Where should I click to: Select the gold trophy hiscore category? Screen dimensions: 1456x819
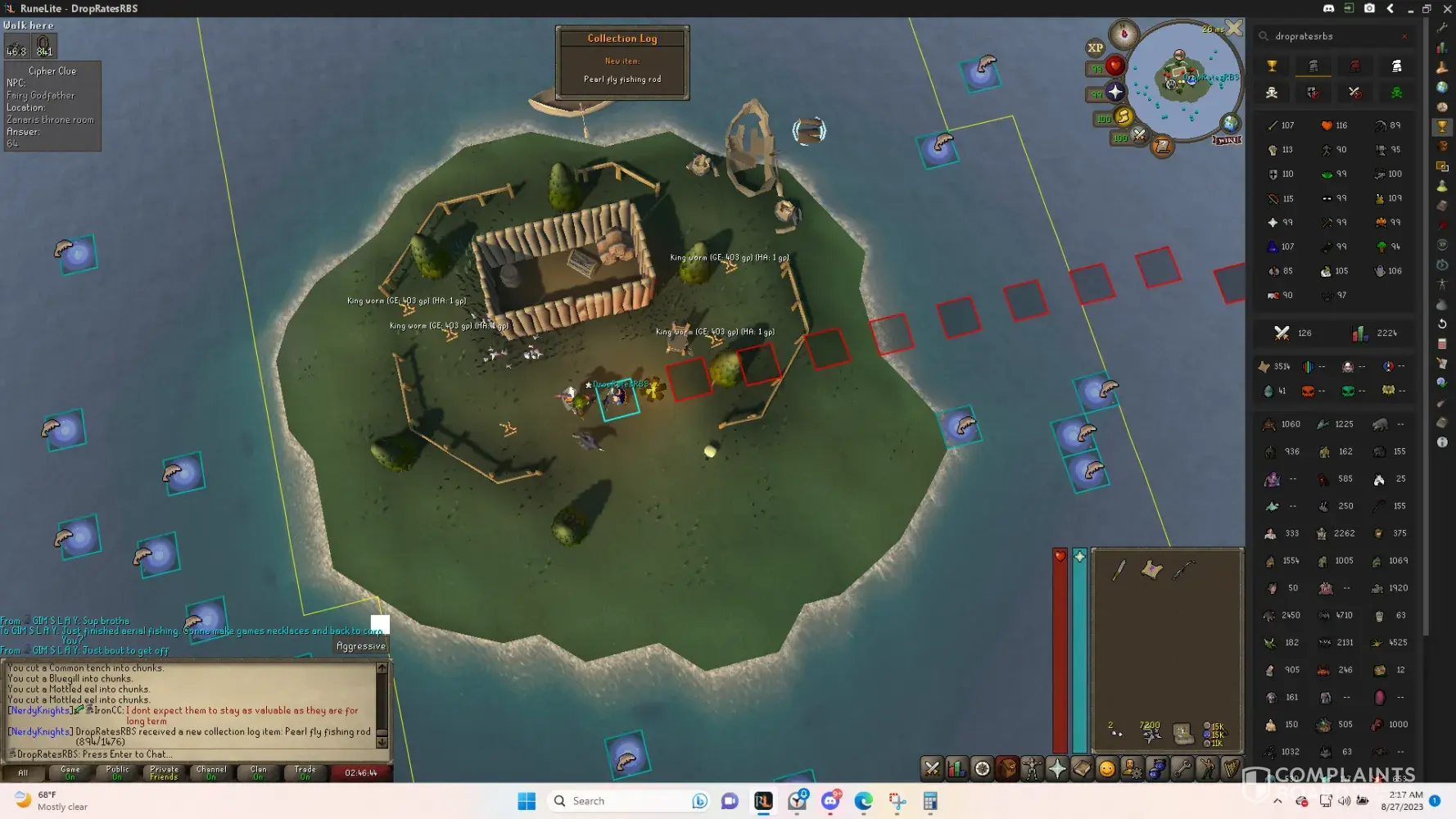[x=1272, y=66]
